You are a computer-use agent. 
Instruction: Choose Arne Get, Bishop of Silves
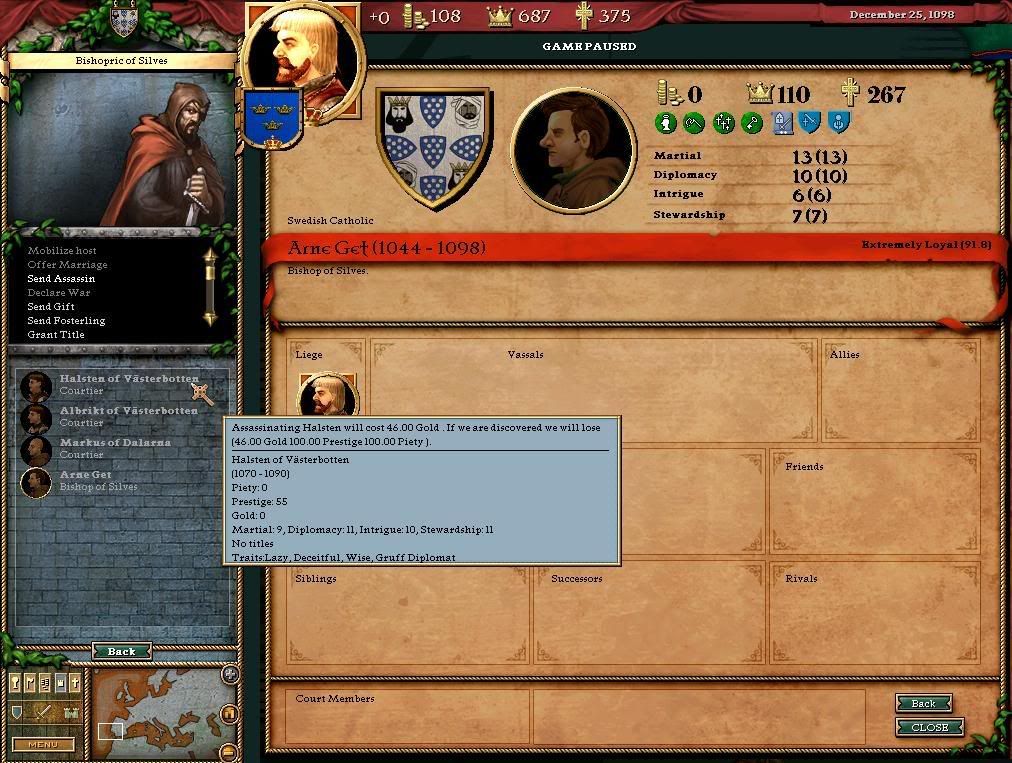tap(86, 475)
